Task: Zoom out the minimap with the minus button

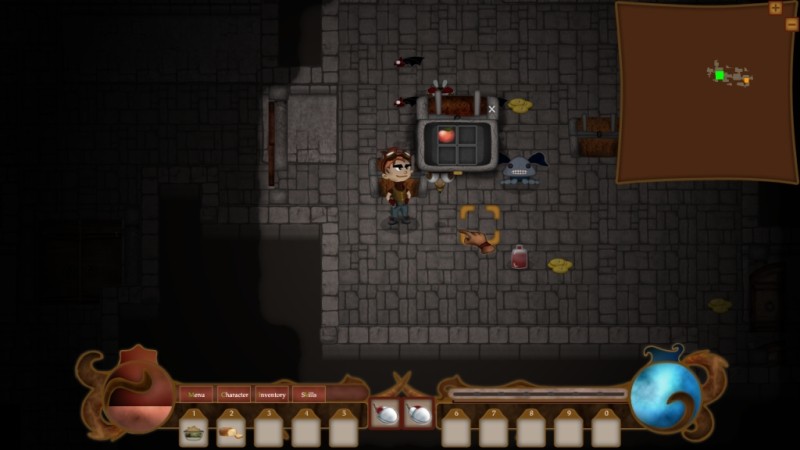Action: click(792, 24)
